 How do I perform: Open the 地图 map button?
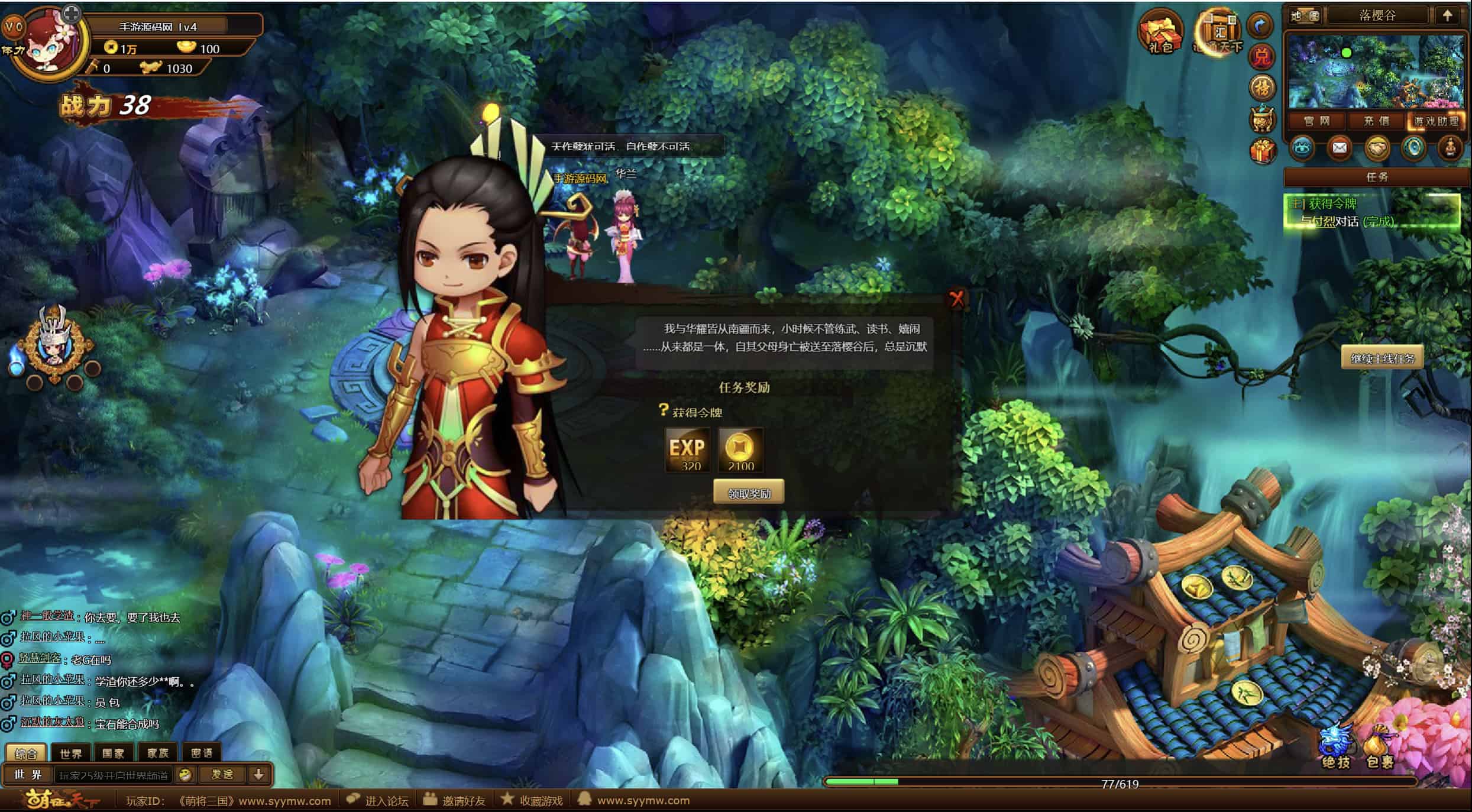pos(1305,16)
